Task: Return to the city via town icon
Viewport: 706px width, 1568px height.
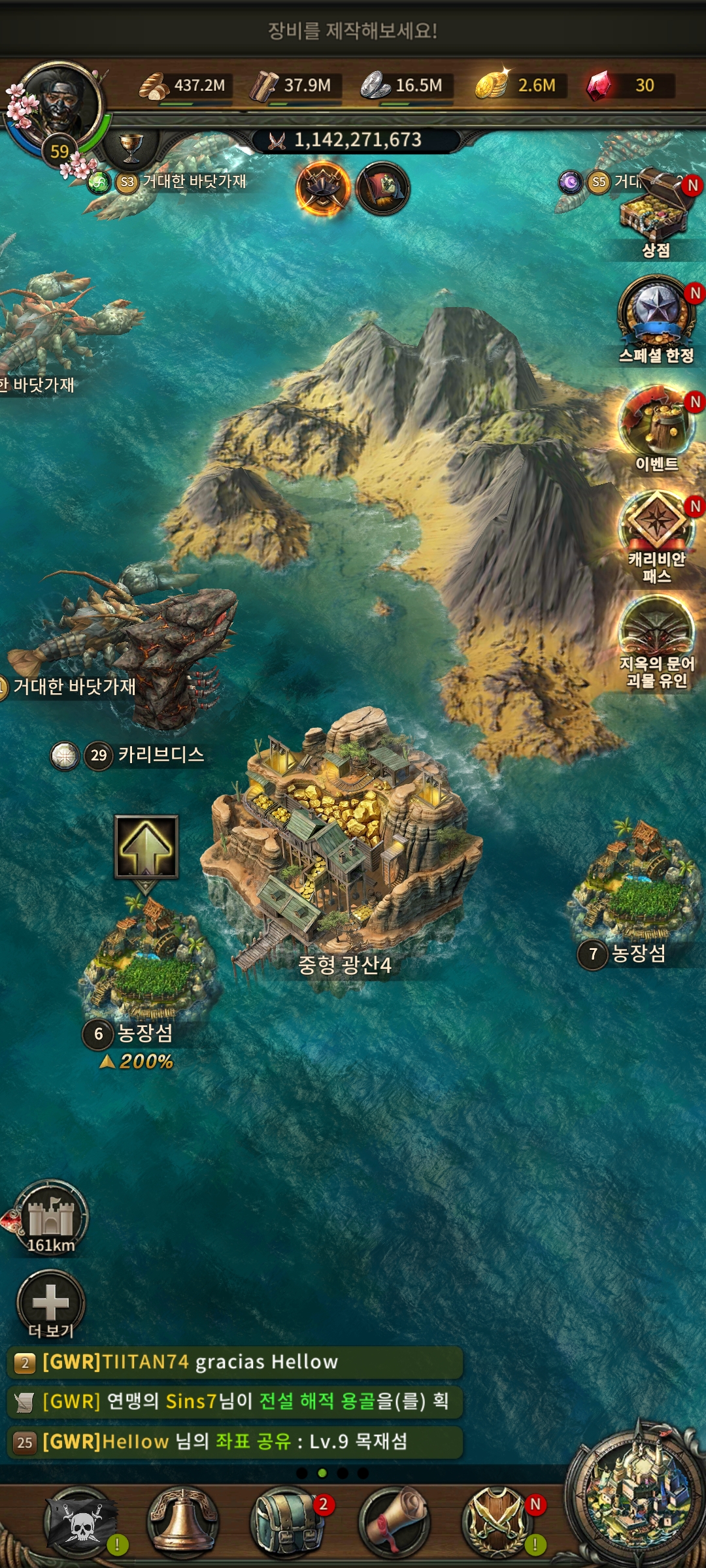Action: [x=636, y=1495]
